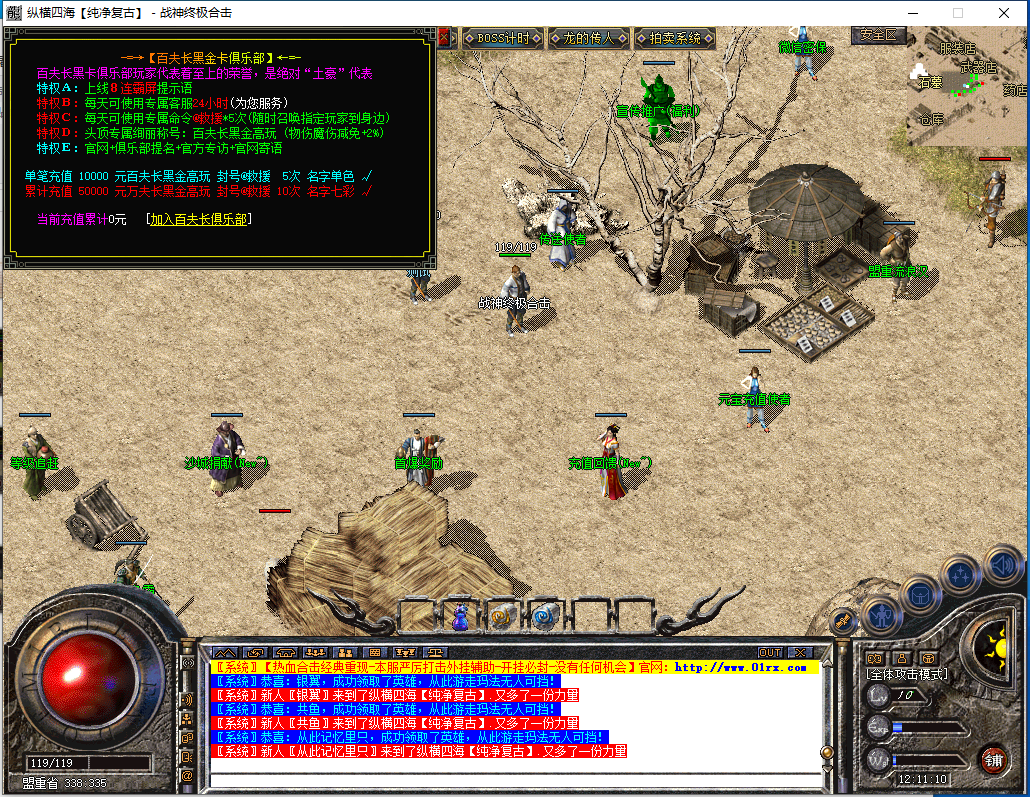Viewport: 1030px width, 797px height.
Task: Close the game window
Action: [1003, 13]
